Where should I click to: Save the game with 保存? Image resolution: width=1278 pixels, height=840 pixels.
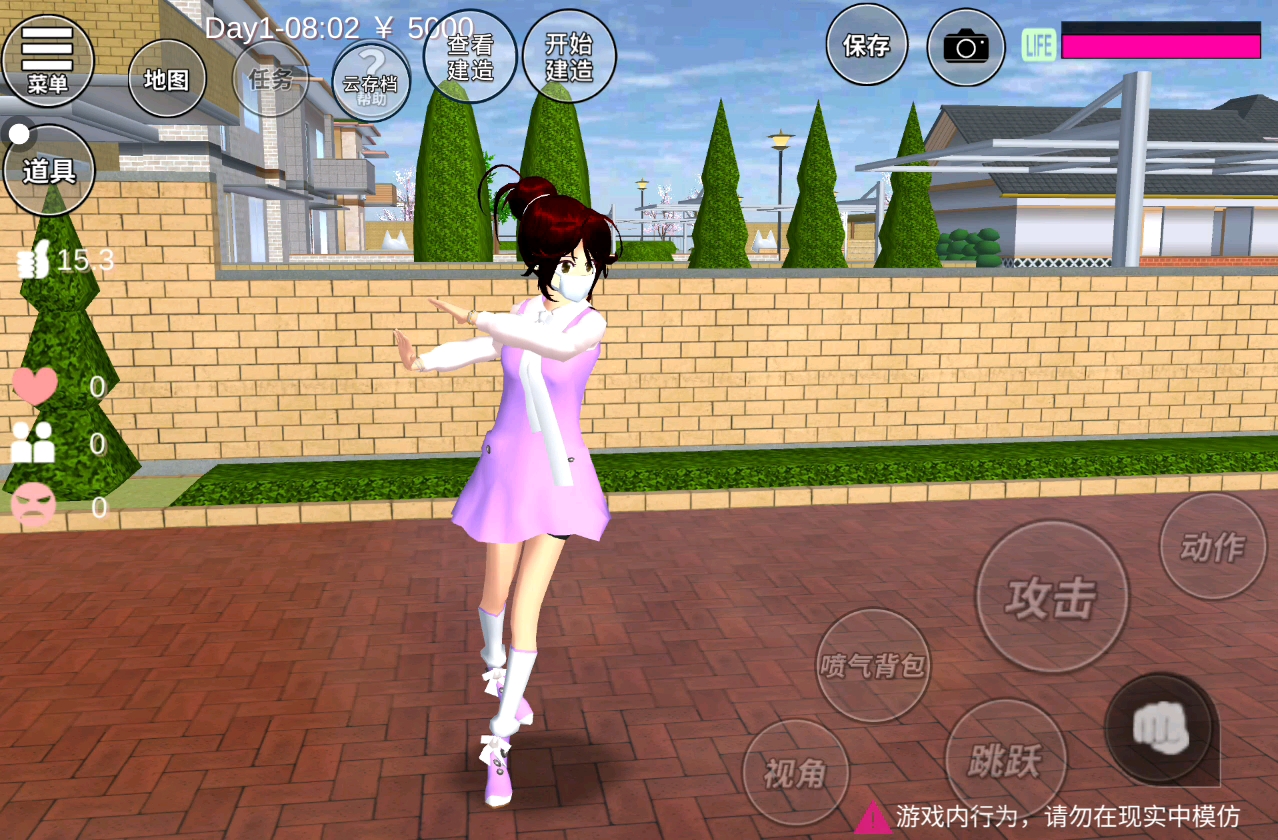(x=866, y=45)
